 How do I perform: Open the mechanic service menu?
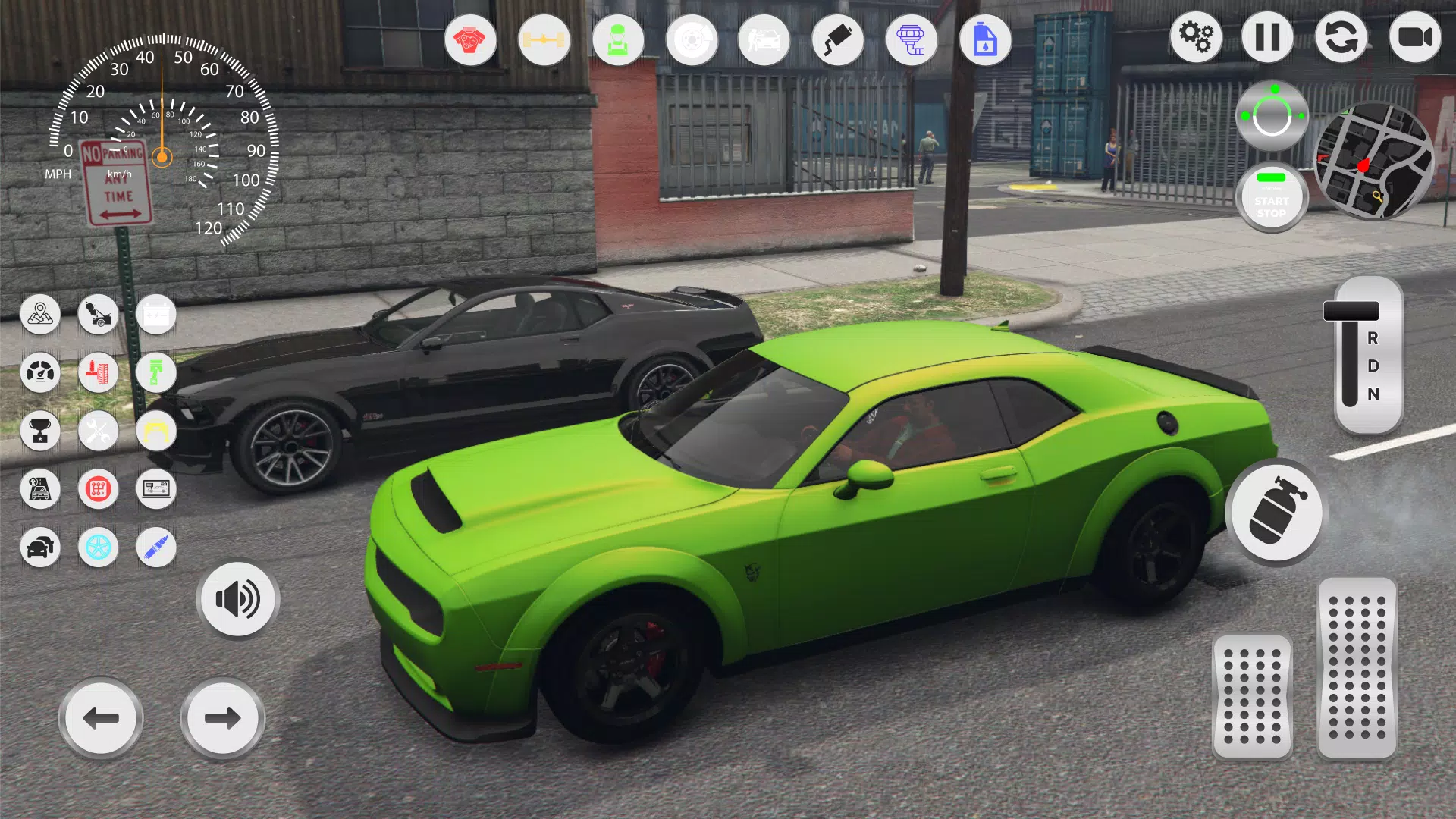pos(618,40)
